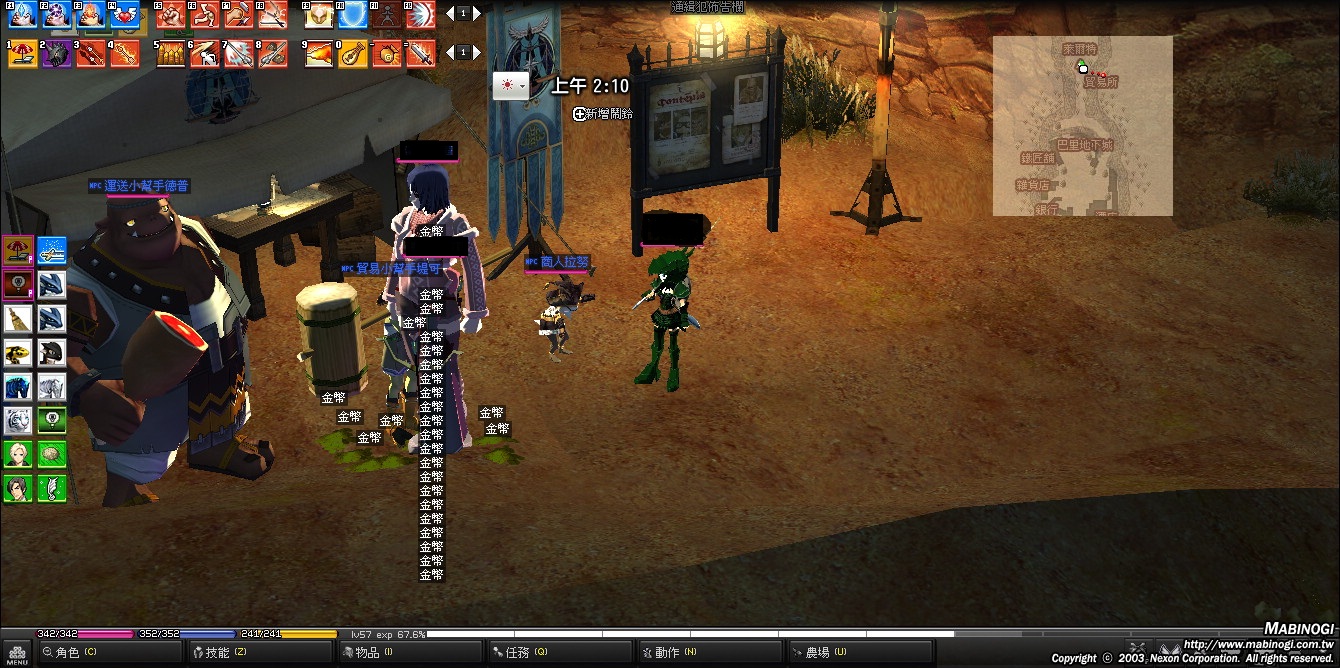Click the MENU button in the corner
This screenshot has height=668, width=1340.
(x=17, y=654)
